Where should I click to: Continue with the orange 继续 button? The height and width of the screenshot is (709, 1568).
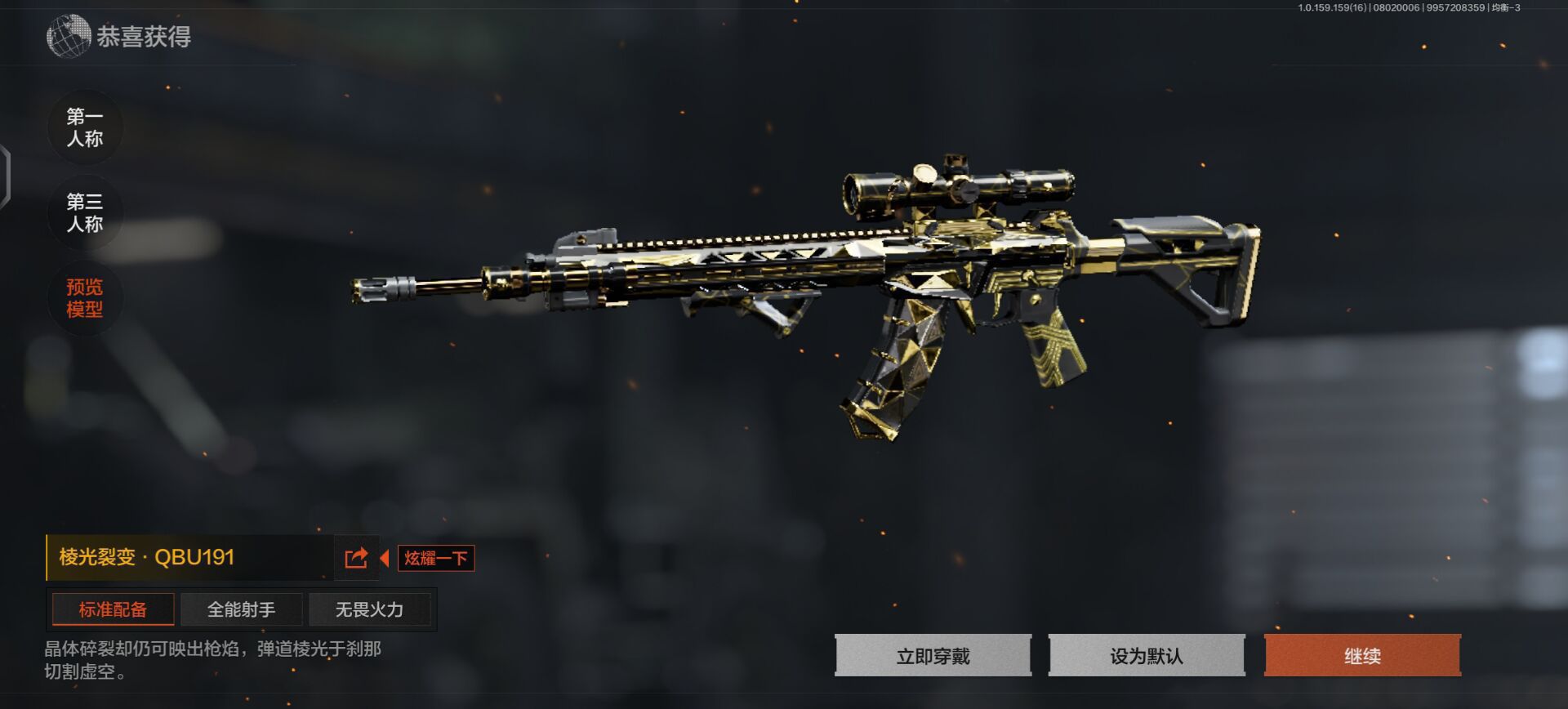1362,656
